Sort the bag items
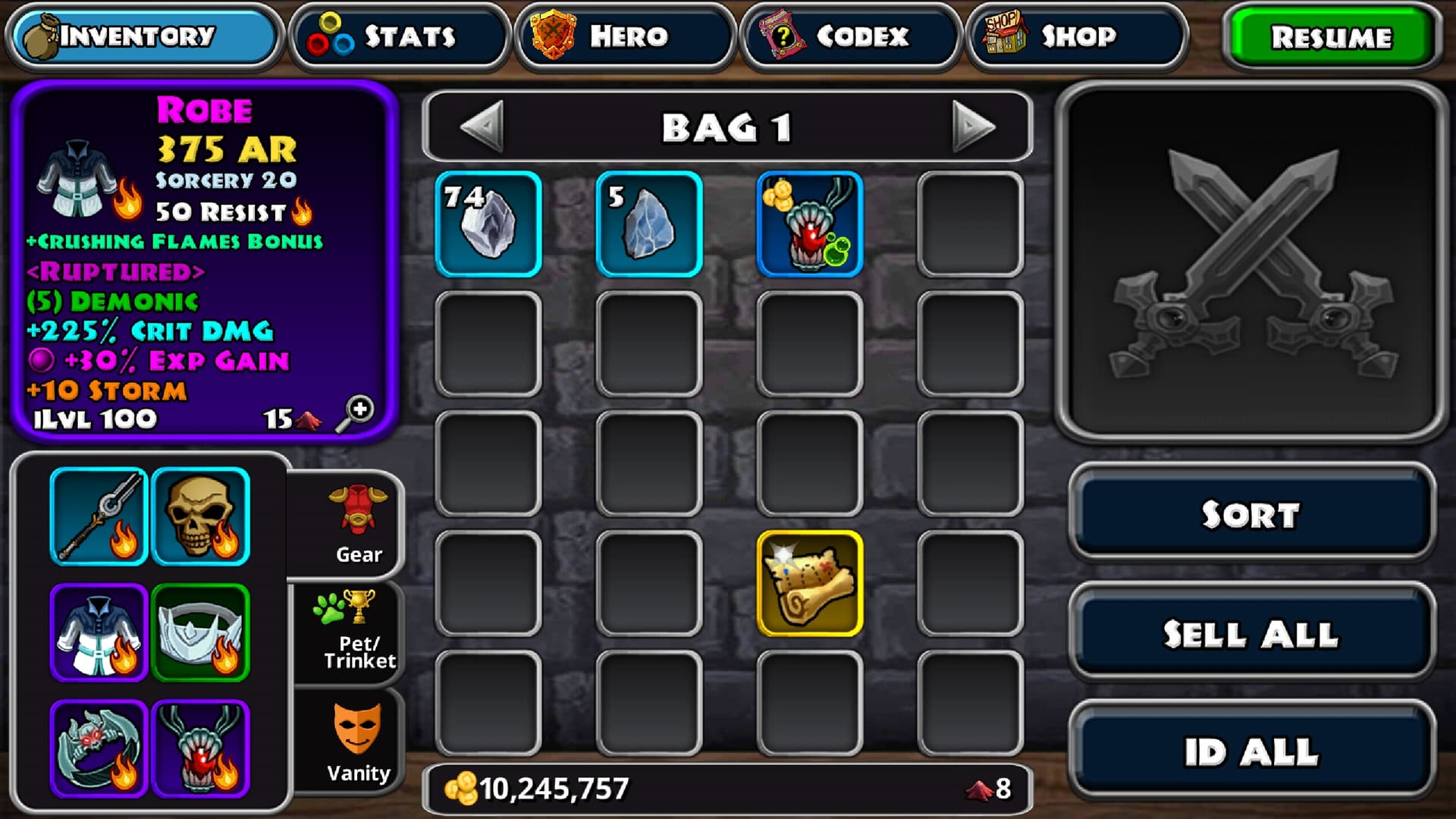 pyautogui.click(x=1251, y=513)
